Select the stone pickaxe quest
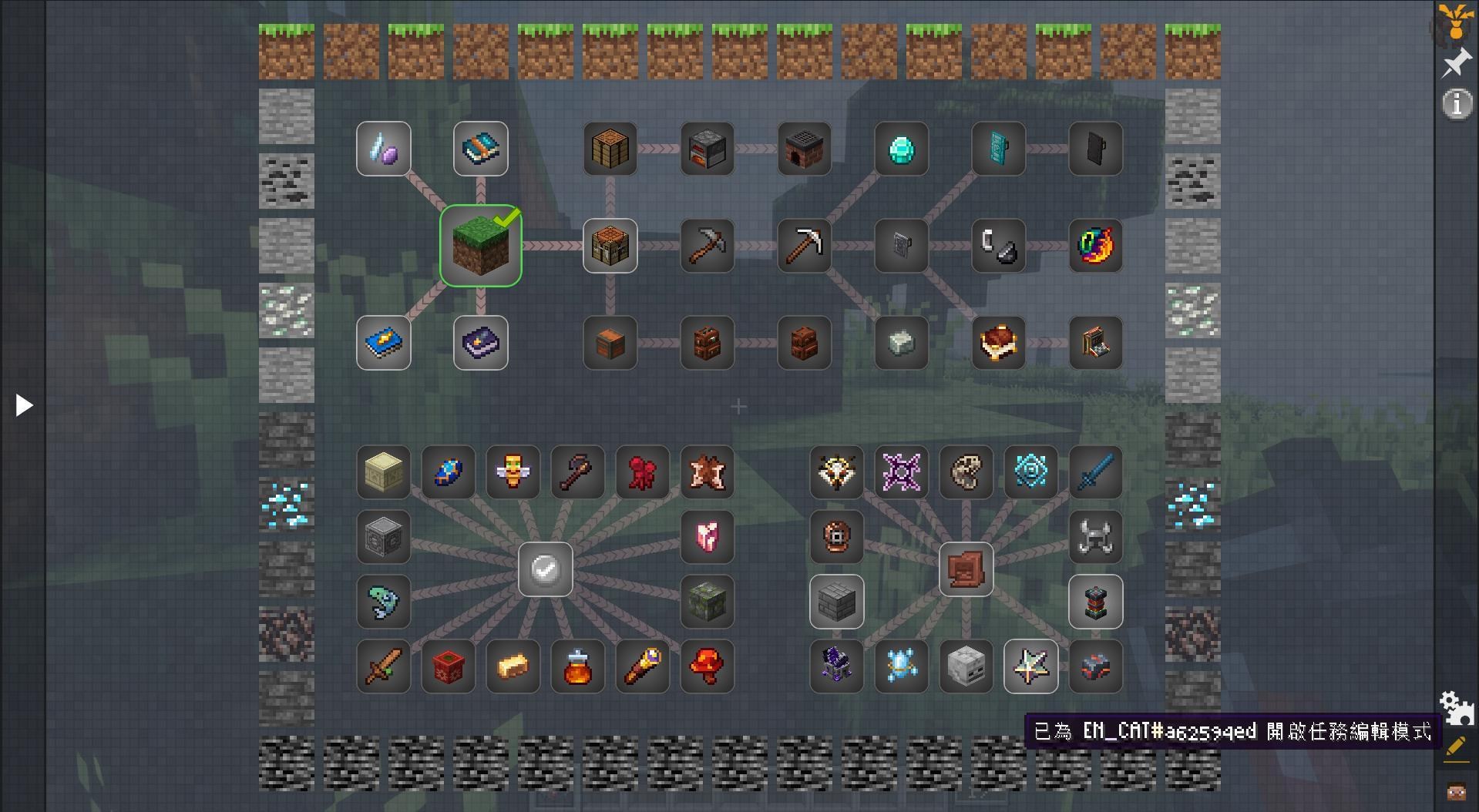The width and height of the screenshot is (1479, 812). tap(707, 246)
